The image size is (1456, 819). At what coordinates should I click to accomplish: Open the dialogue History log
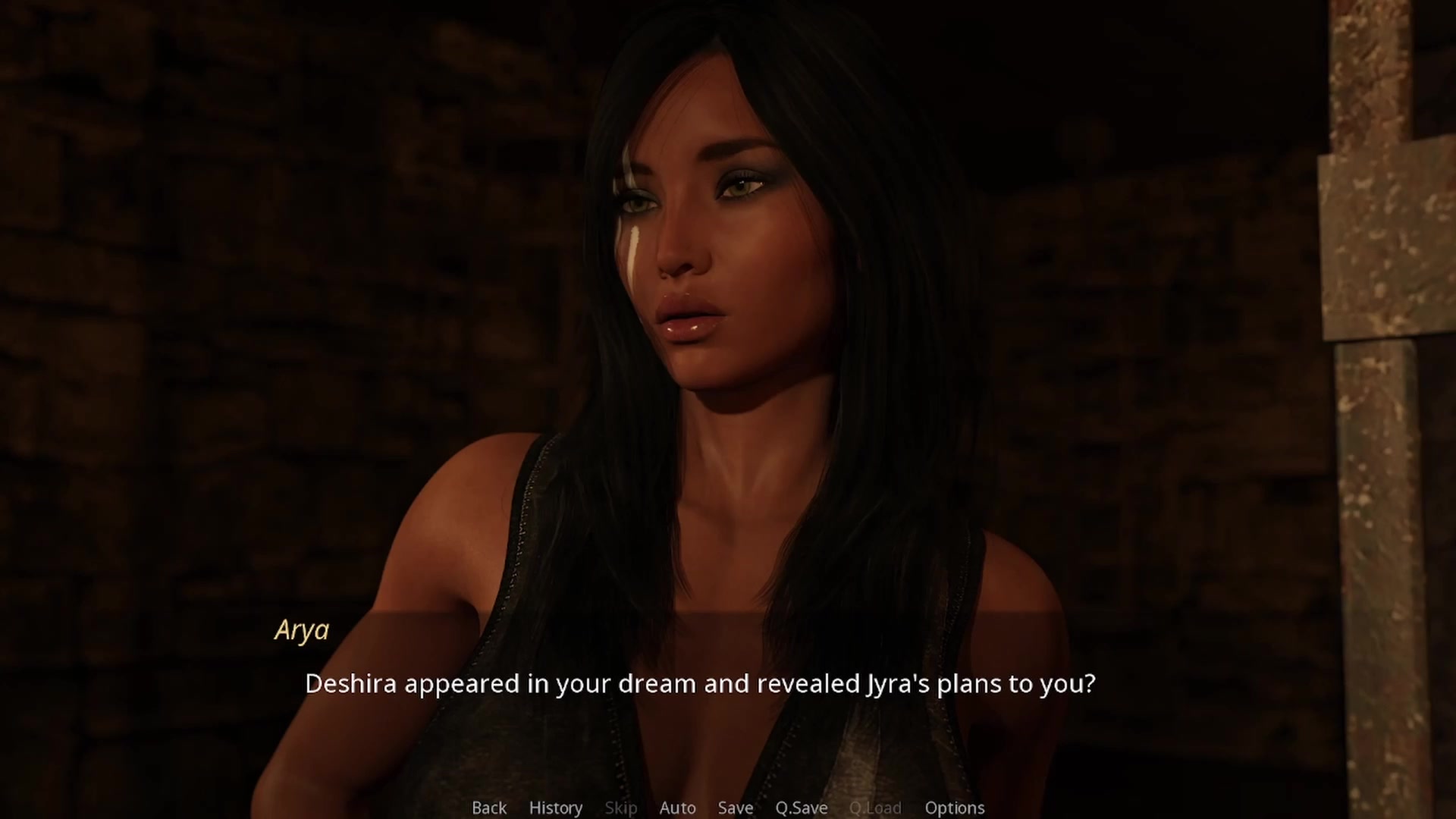pos(556,808)
